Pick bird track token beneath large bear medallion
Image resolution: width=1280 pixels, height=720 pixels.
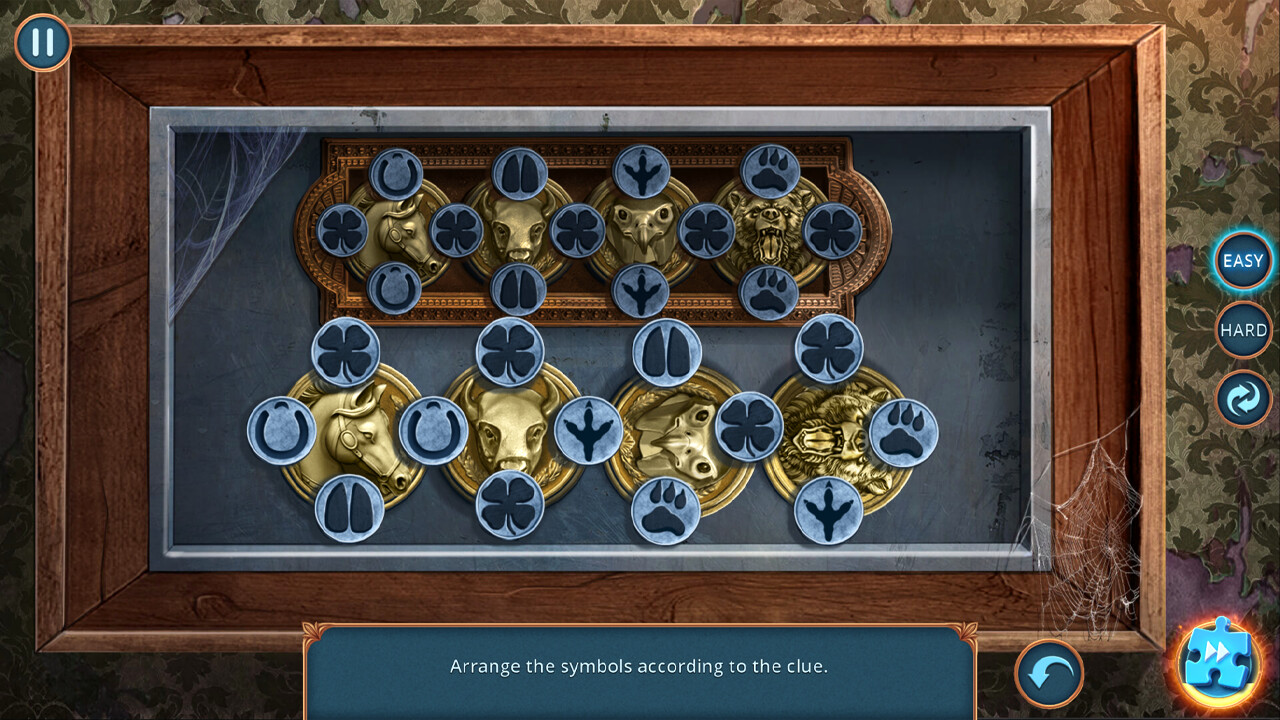point(829,510)
